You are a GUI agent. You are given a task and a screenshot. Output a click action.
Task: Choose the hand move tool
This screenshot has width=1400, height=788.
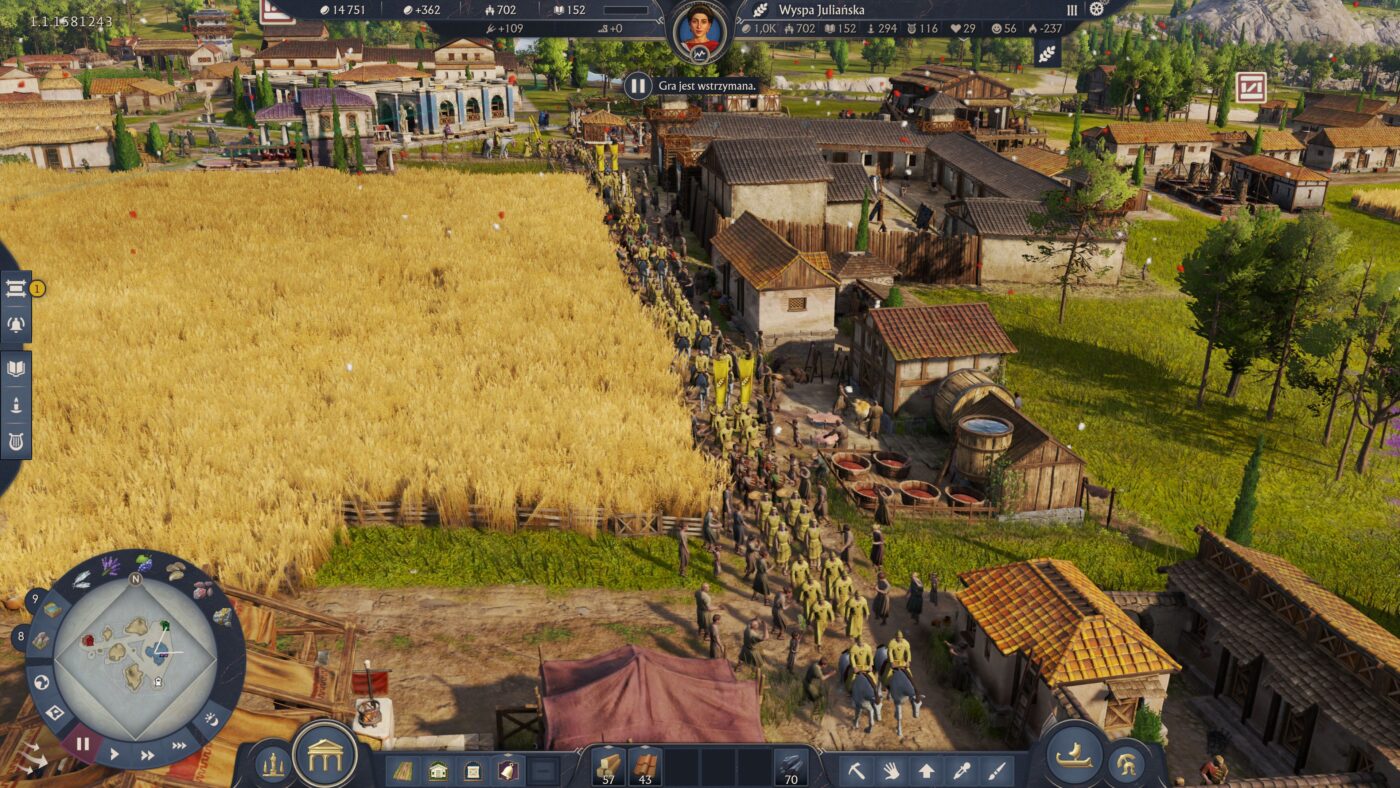point(891,771)
